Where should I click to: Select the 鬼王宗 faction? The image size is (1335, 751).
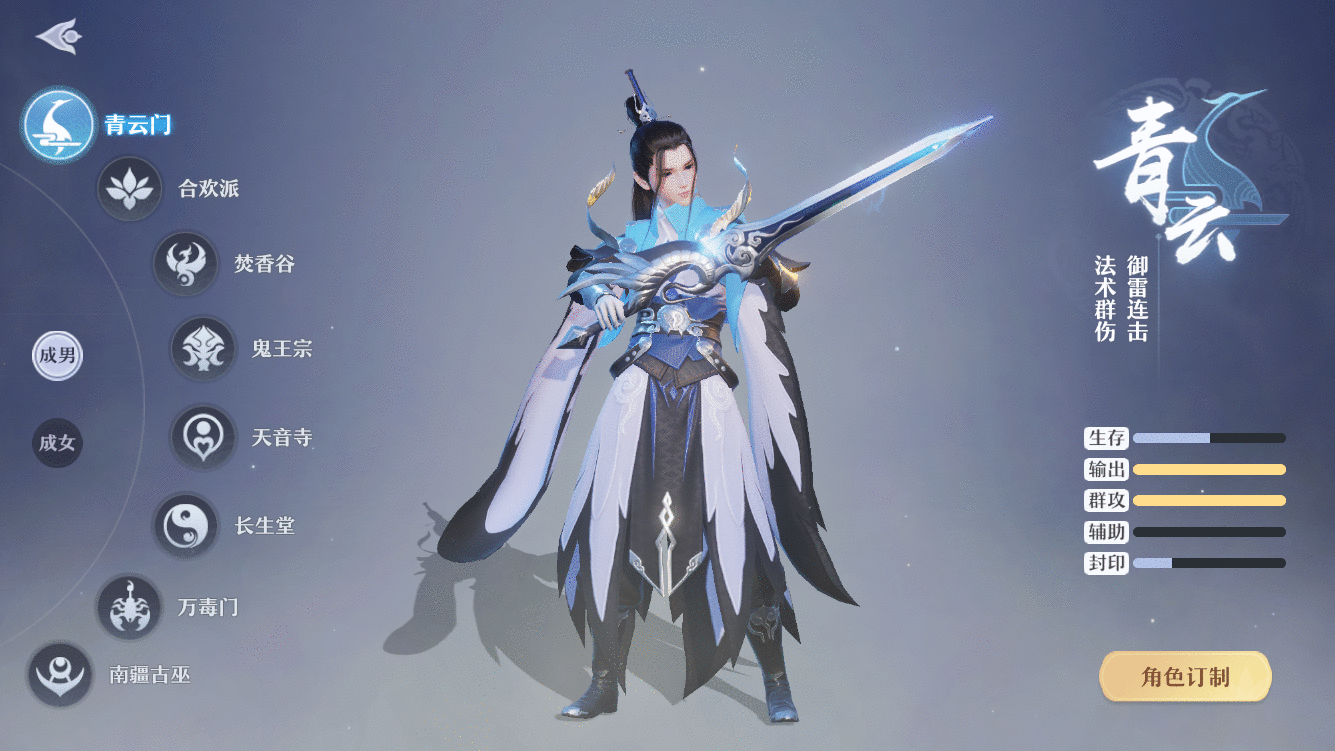point(203,349)
